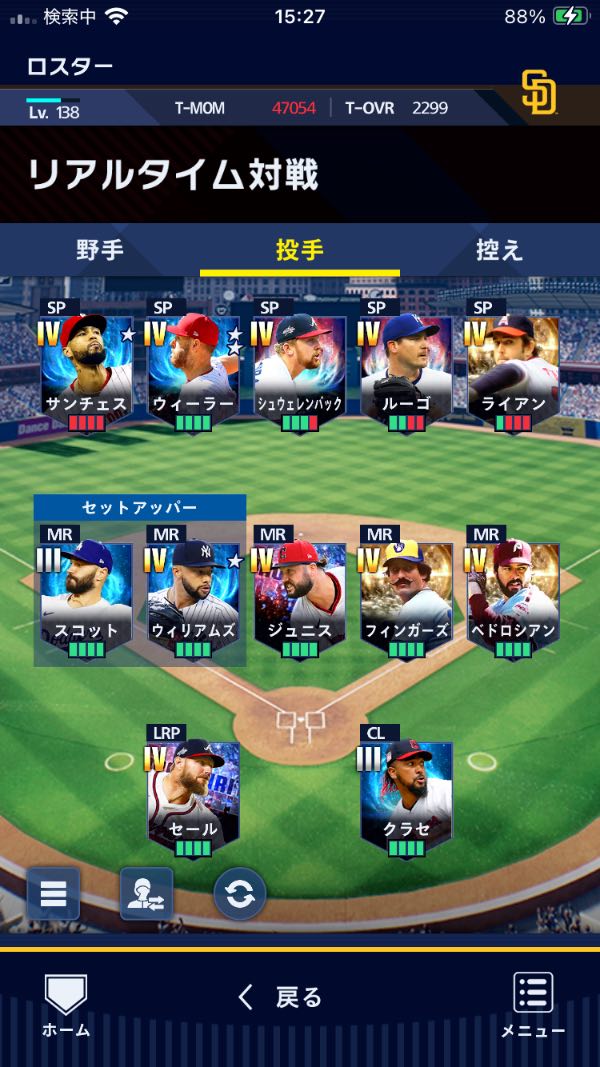Select the 投手 tab
The width and height of the screenshot is (600, 1067).
click(300, 250)
